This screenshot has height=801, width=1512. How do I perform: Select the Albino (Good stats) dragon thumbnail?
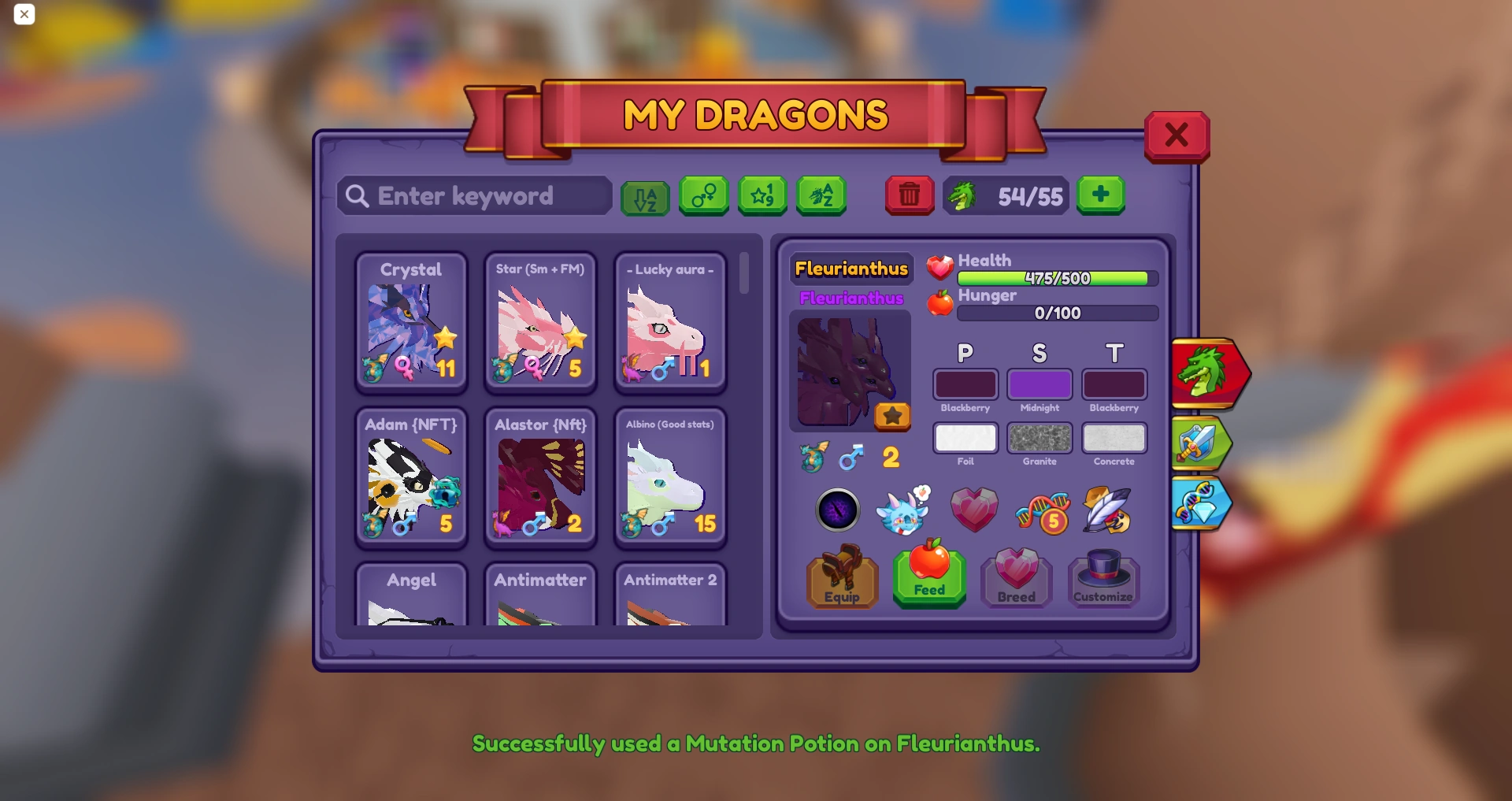click(669, 477)
